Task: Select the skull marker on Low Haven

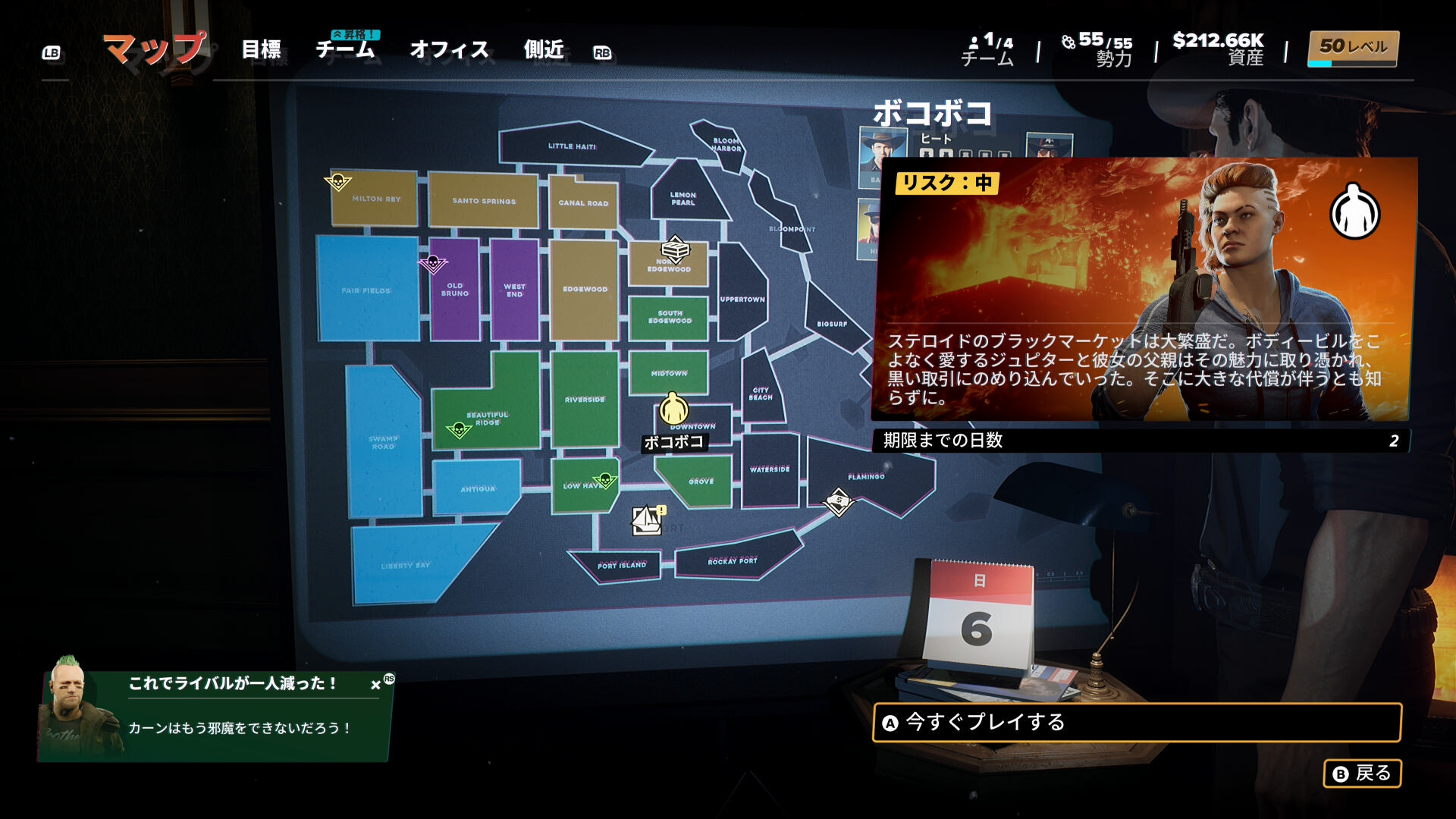Action: (x=605, y=480)
